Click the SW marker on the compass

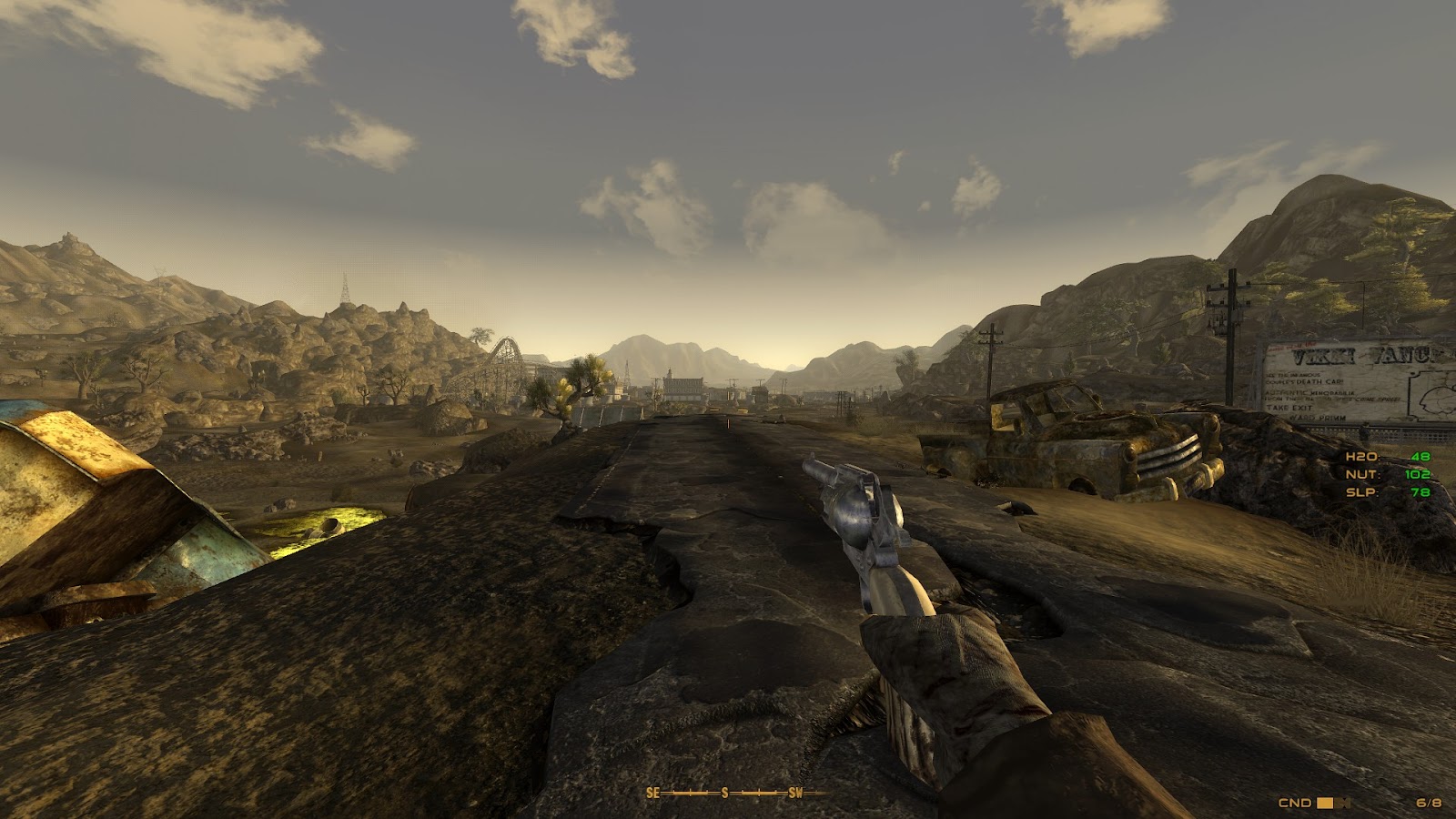[795, 793]
